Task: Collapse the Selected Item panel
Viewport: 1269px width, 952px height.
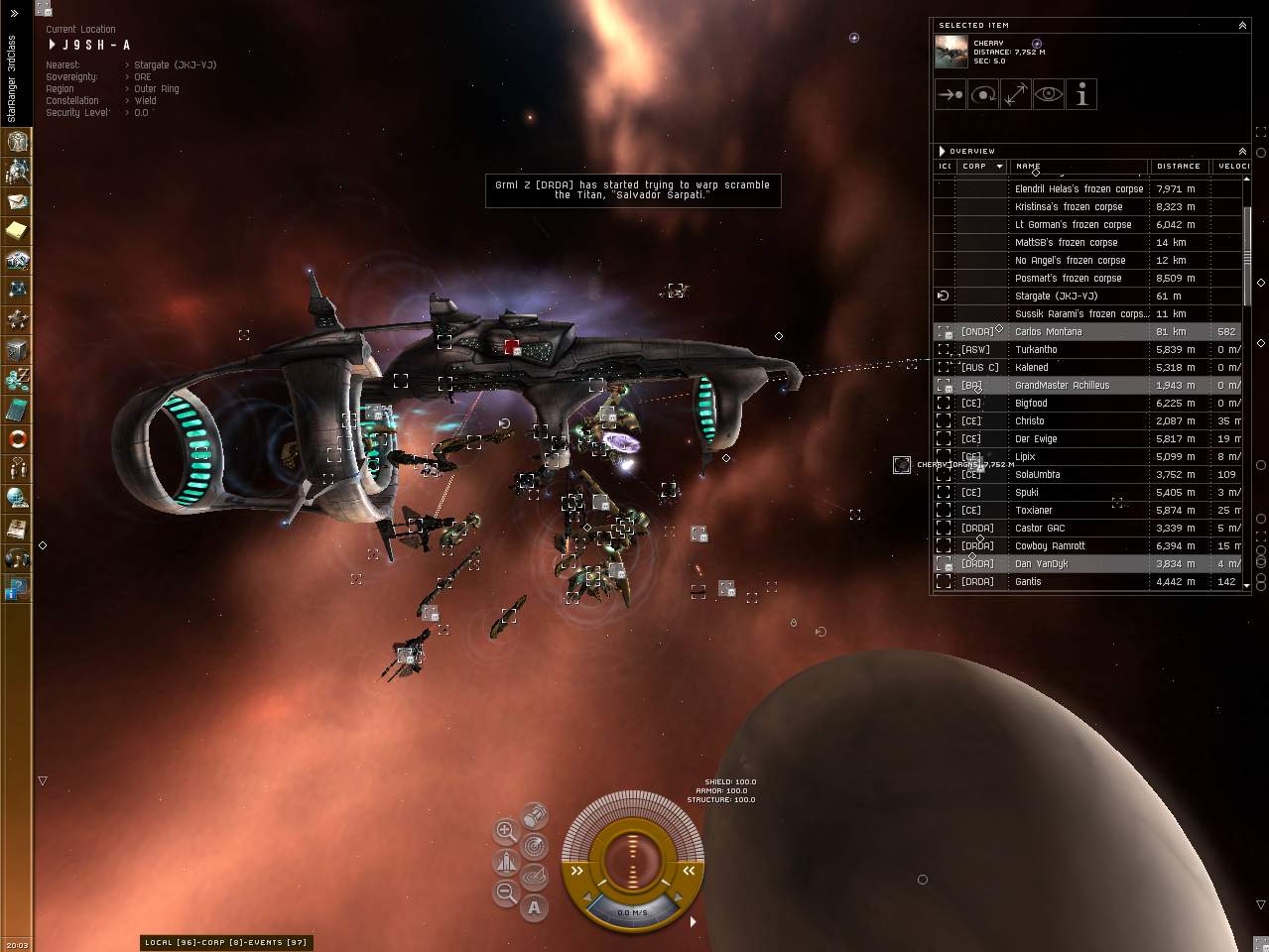Action: 1242,26
